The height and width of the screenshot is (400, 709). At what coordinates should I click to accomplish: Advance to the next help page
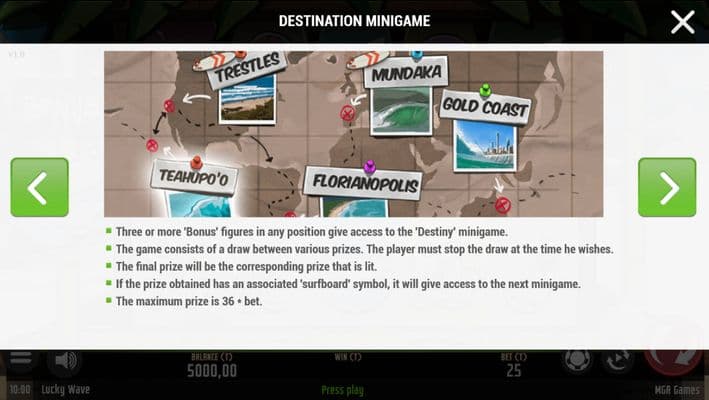point(666,187)
